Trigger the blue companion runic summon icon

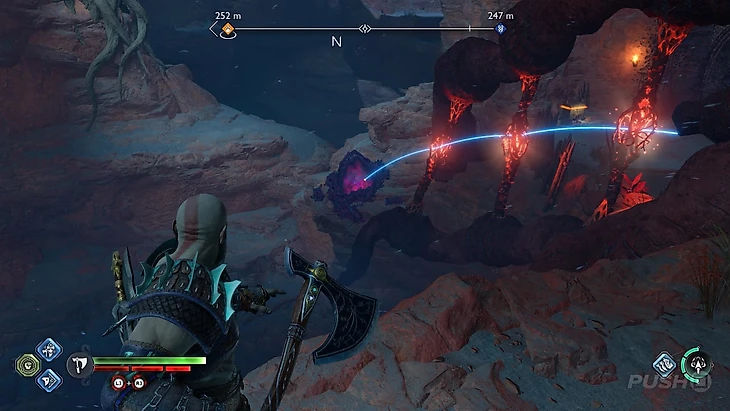pyautogui.click(x=663, y=364)
